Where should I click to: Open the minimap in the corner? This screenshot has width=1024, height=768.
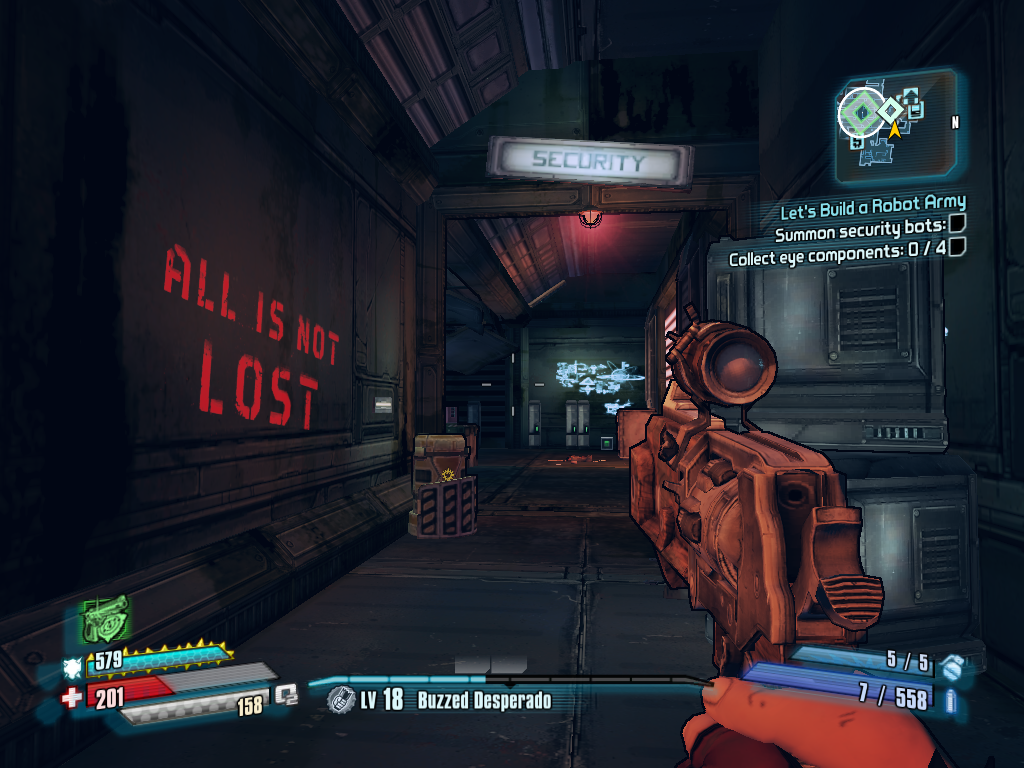coord(895,124)
